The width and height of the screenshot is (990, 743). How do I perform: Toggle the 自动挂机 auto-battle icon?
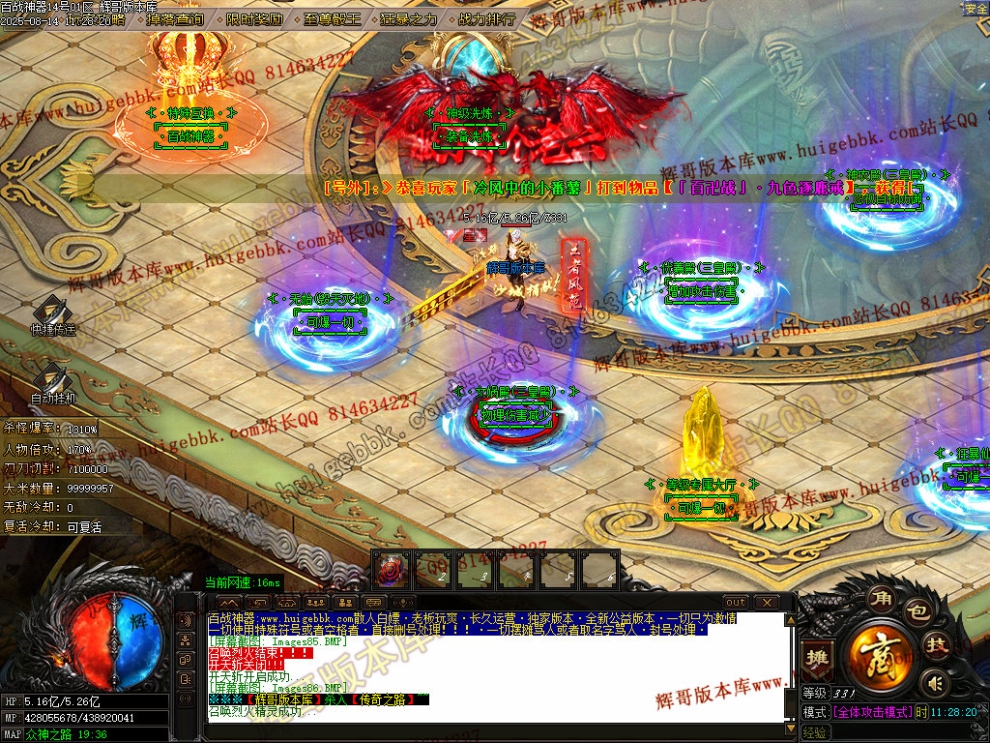[52, 381]
